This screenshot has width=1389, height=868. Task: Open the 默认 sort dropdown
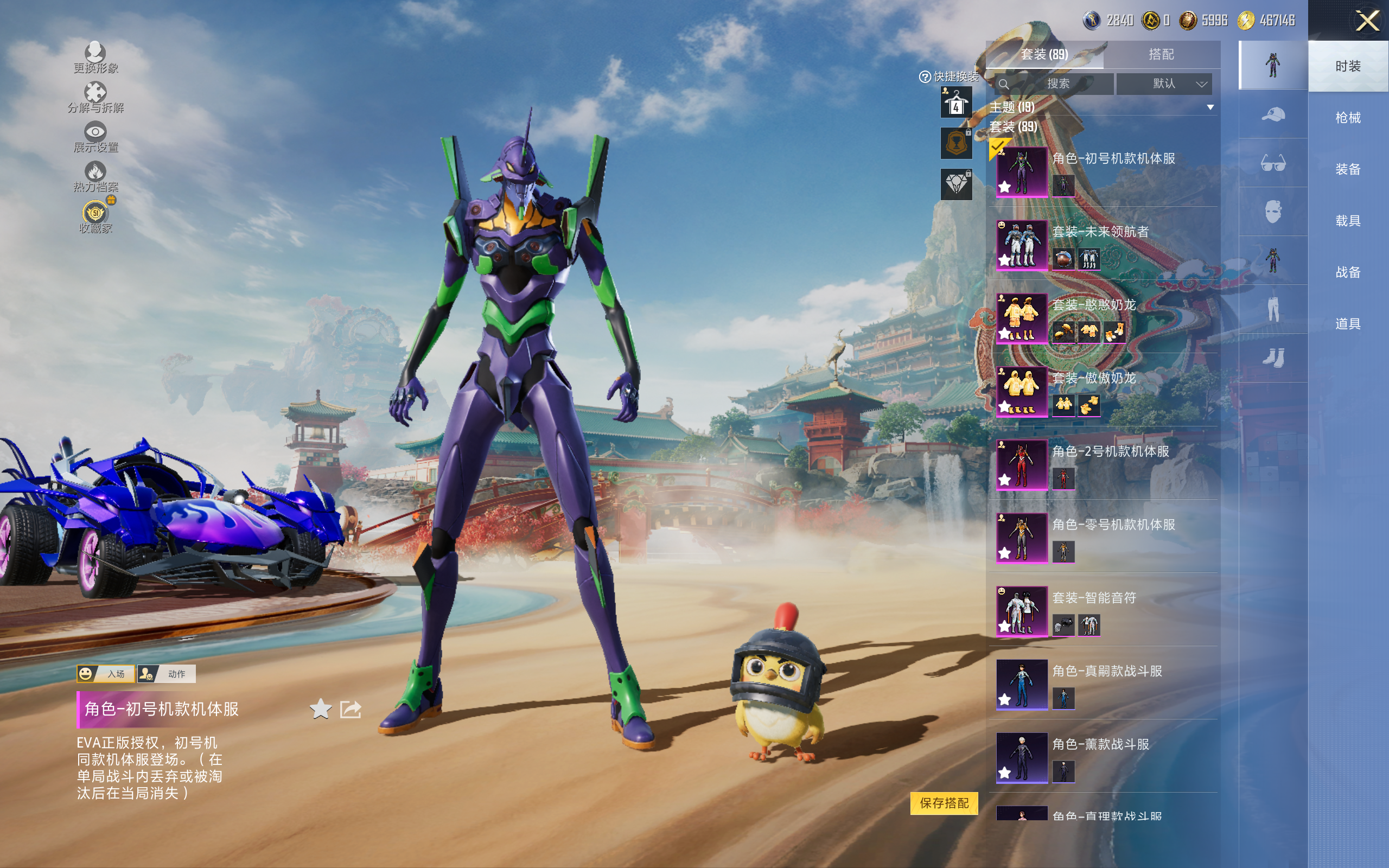[x=1164, y=84]
